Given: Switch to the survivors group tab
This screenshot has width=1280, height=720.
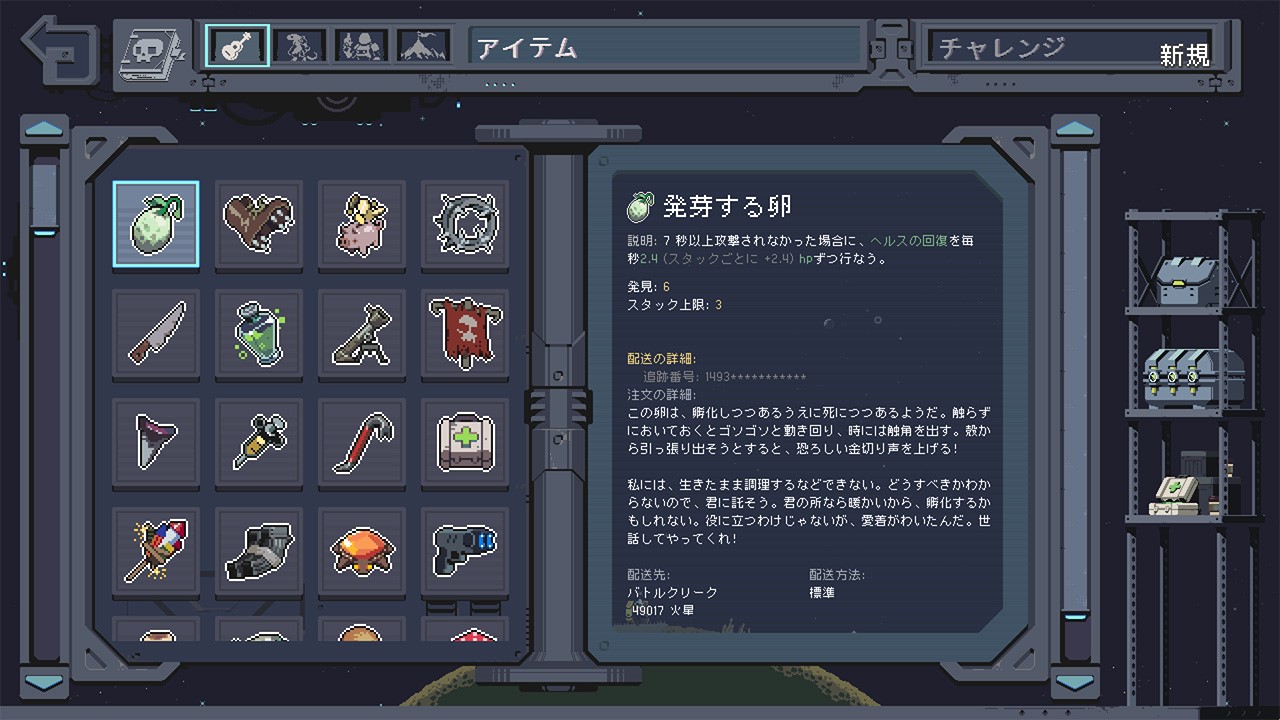Looking at the screenshot, I should tap(361, 46).
